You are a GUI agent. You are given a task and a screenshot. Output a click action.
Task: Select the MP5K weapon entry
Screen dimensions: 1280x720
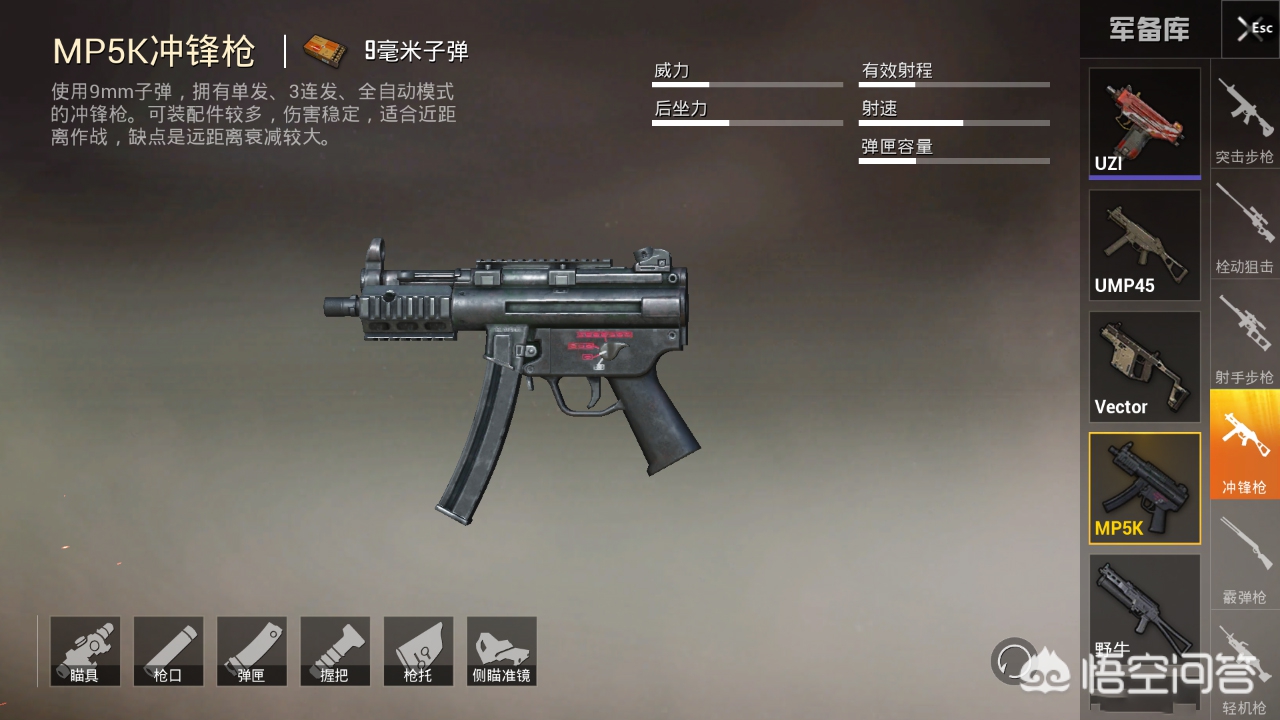pos(1144,488)
